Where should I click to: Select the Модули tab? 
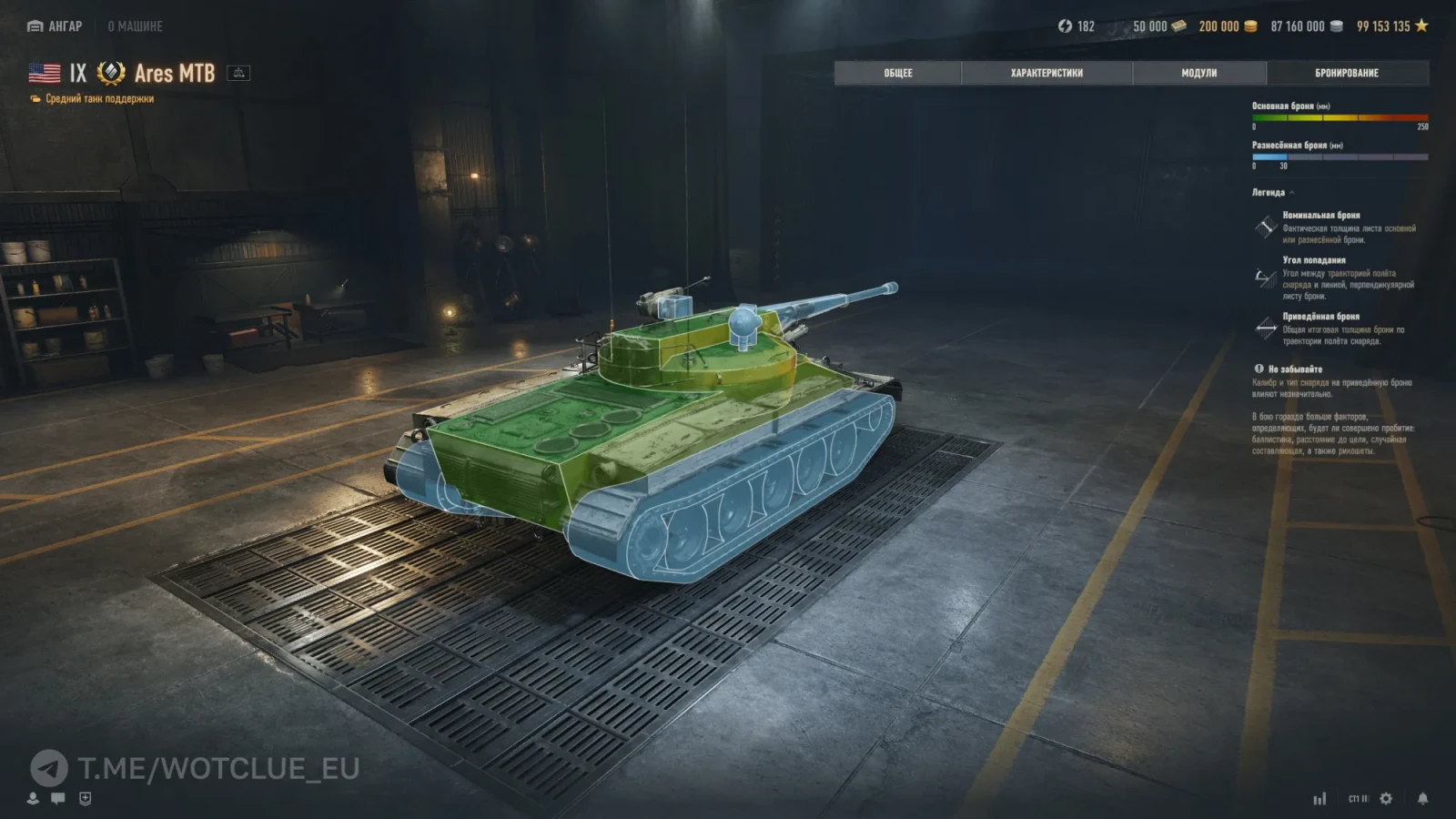(1198, 73)
